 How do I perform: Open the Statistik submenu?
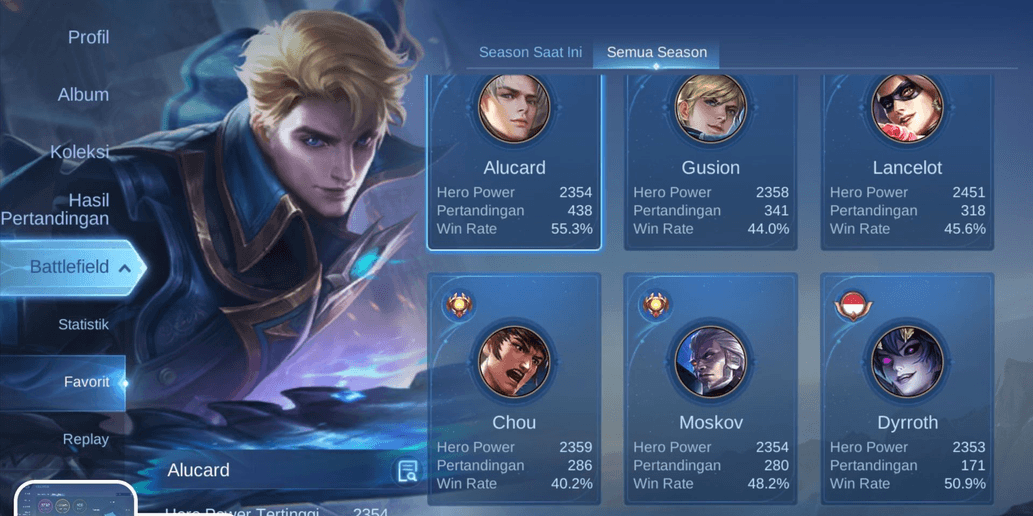point(84,325)
